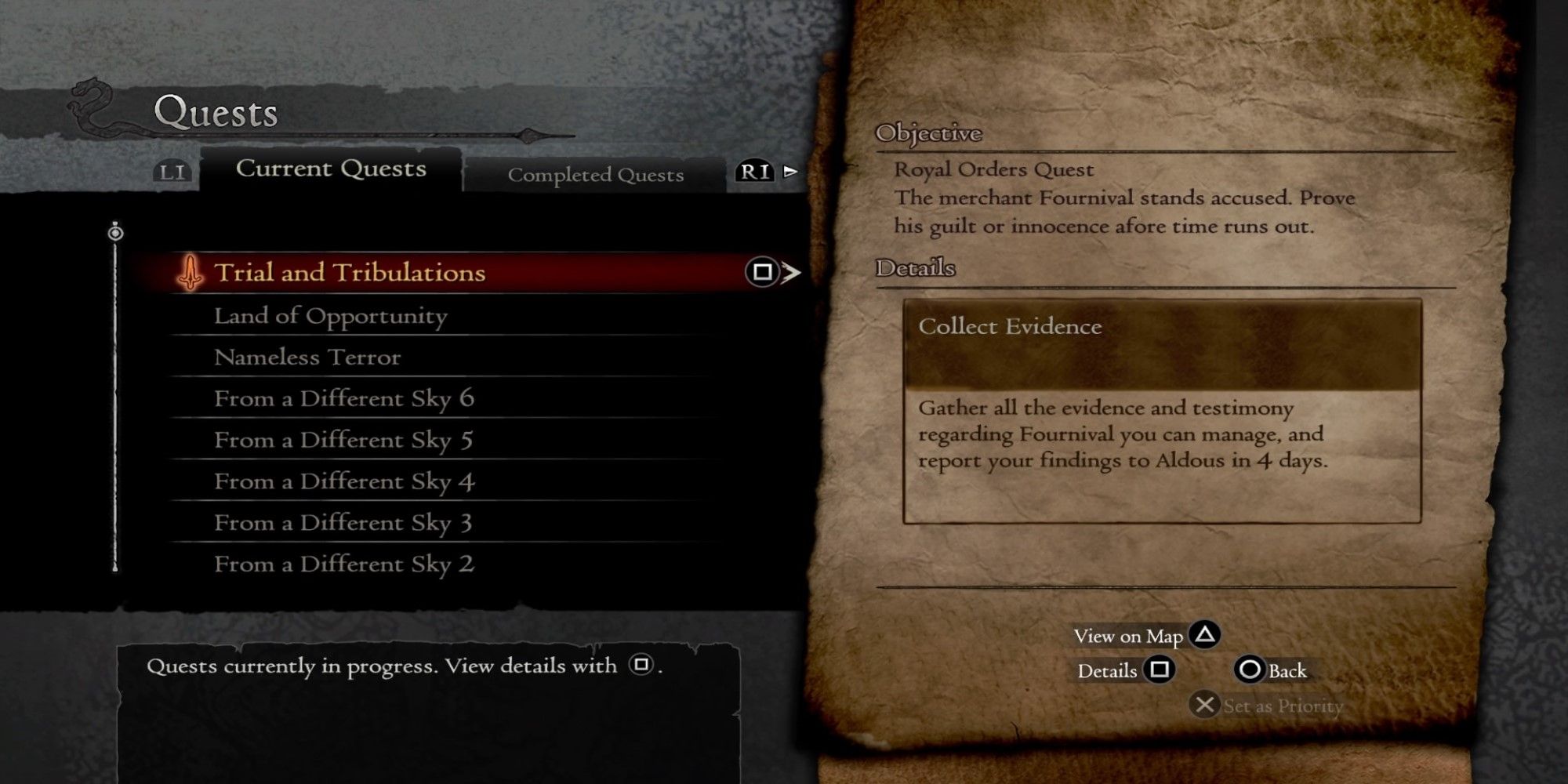Select From a Different Sky 3 quest
Viewport: 1568px width, 784px height.
pyautogui.click(x=343, y=523)
